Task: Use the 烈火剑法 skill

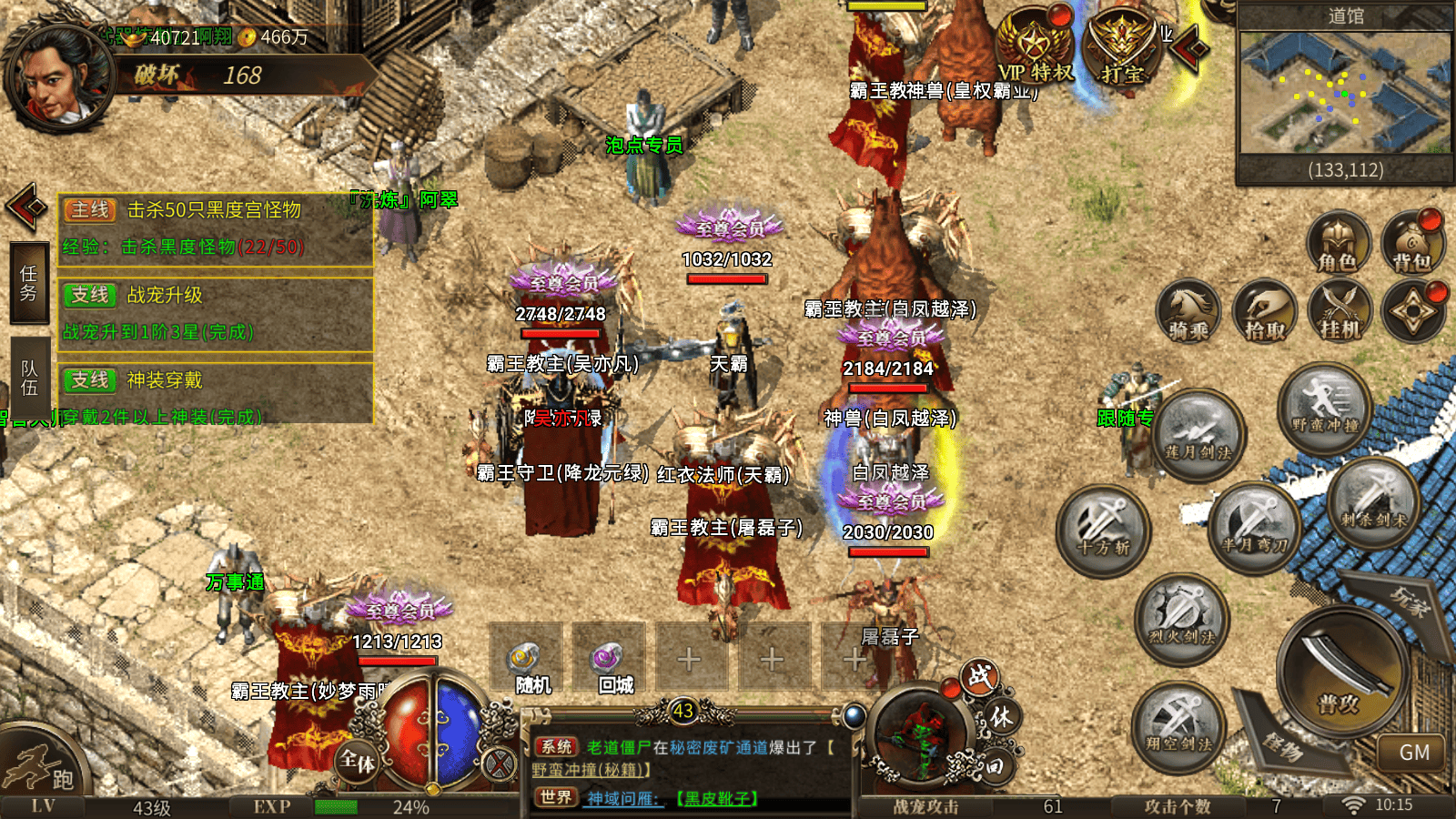Action: click(x=1181, y=619)
